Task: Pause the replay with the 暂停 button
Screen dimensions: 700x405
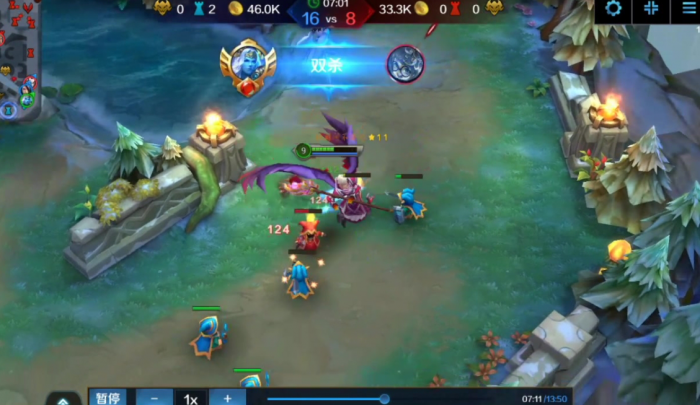Action: [109, 398]
